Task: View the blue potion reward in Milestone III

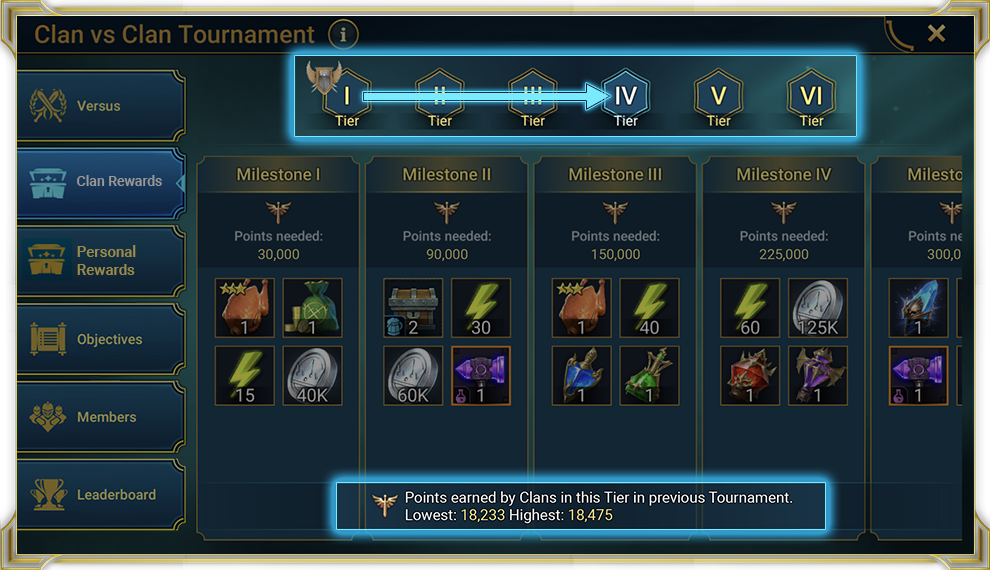Action: (581, 376)
